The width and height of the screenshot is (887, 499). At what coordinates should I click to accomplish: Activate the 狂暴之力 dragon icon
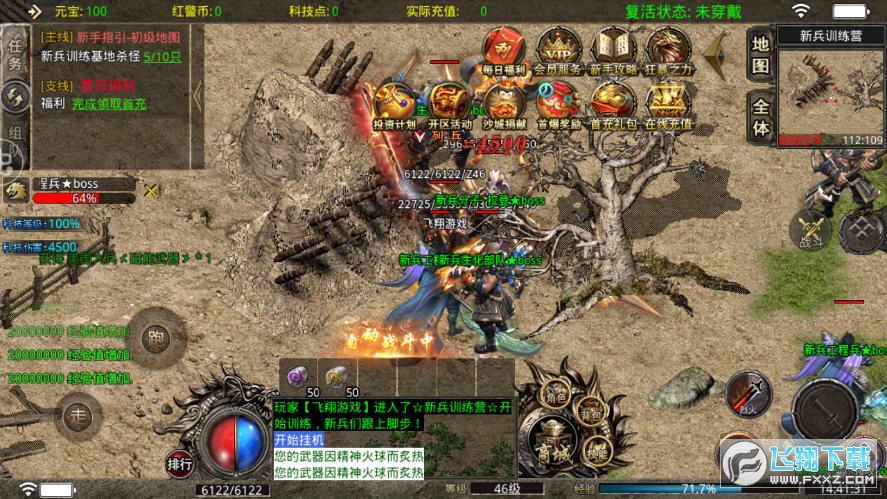pyautogui.click(x=667, y=50)
